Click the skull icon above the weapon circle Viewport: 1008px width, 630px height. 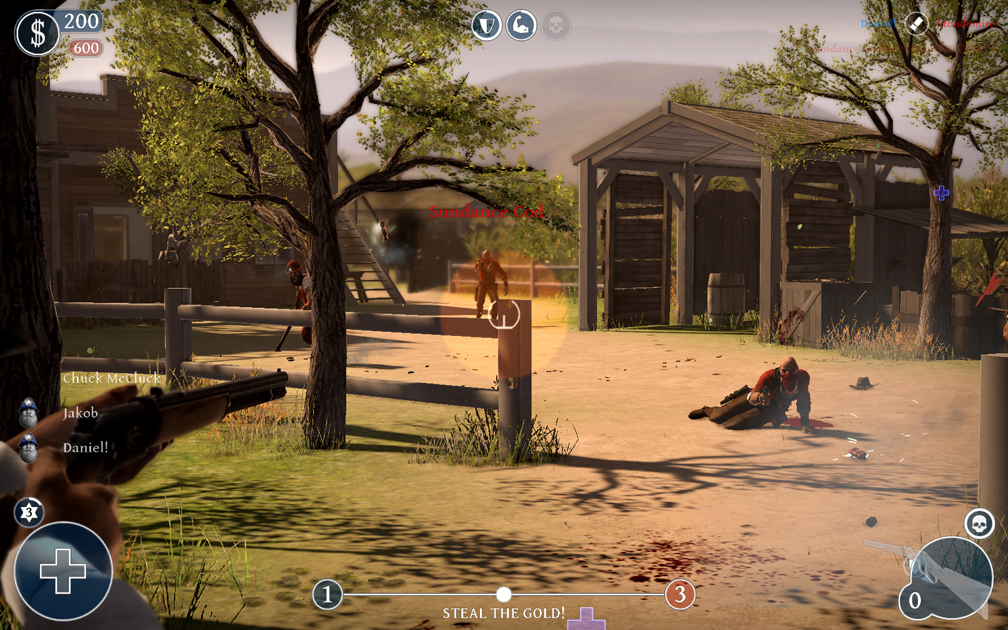[x=979, y=522]
